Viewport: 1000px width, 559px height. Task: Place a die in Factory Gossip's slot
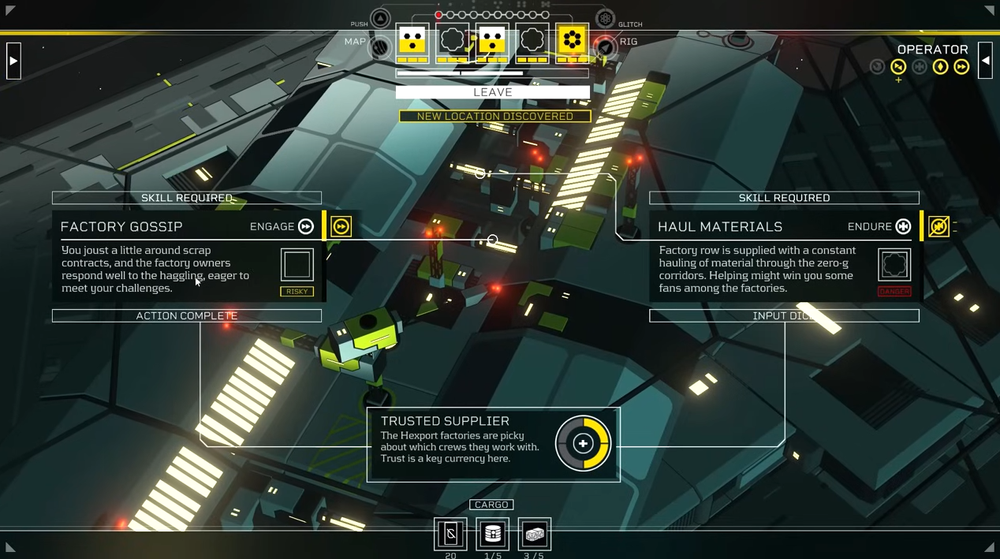297,265
